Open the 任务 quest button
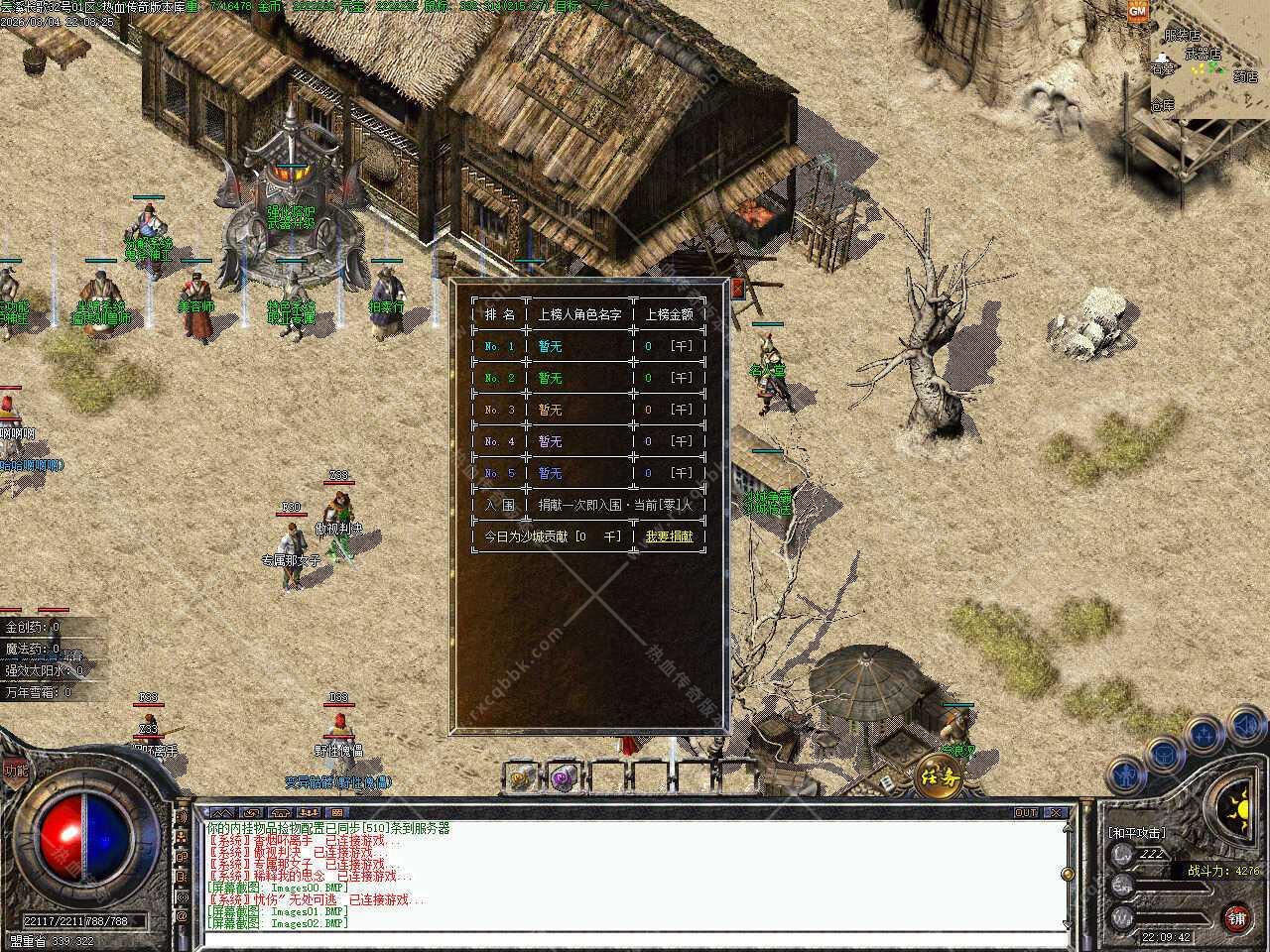Image resolution: width=1270 pixels, height=952 pixels. pos(938,776)
